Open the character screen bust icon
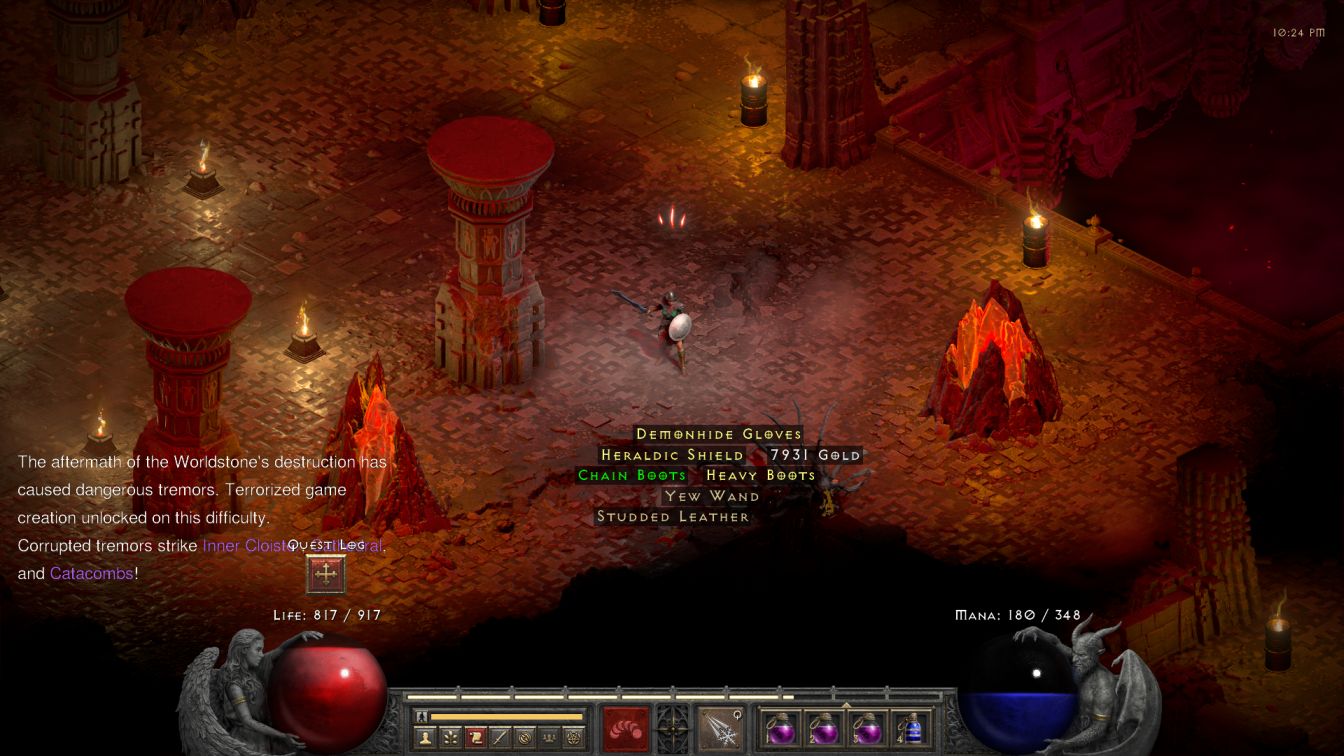 (426, 738)
